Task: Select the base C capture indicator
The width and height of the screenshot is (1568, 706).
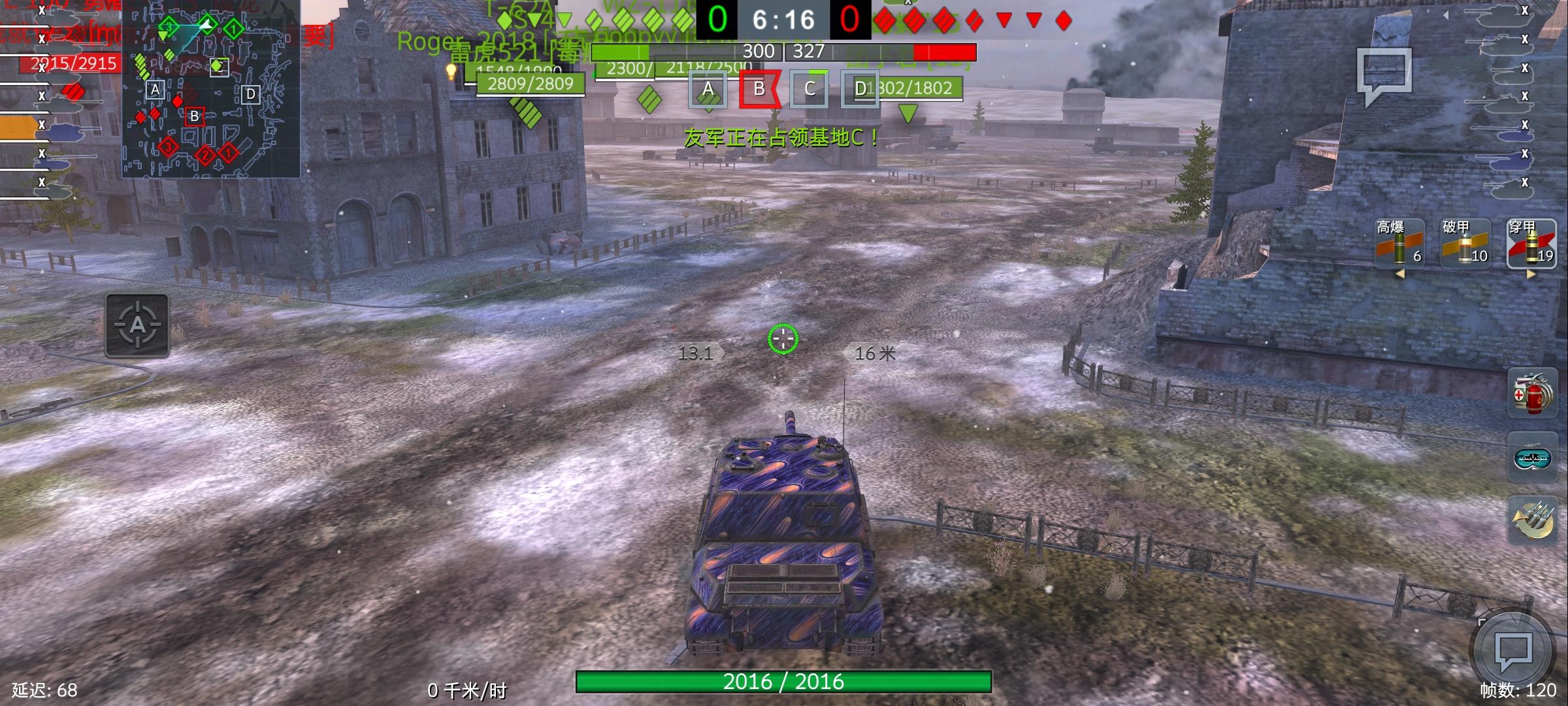Action: tap(810, 92)
